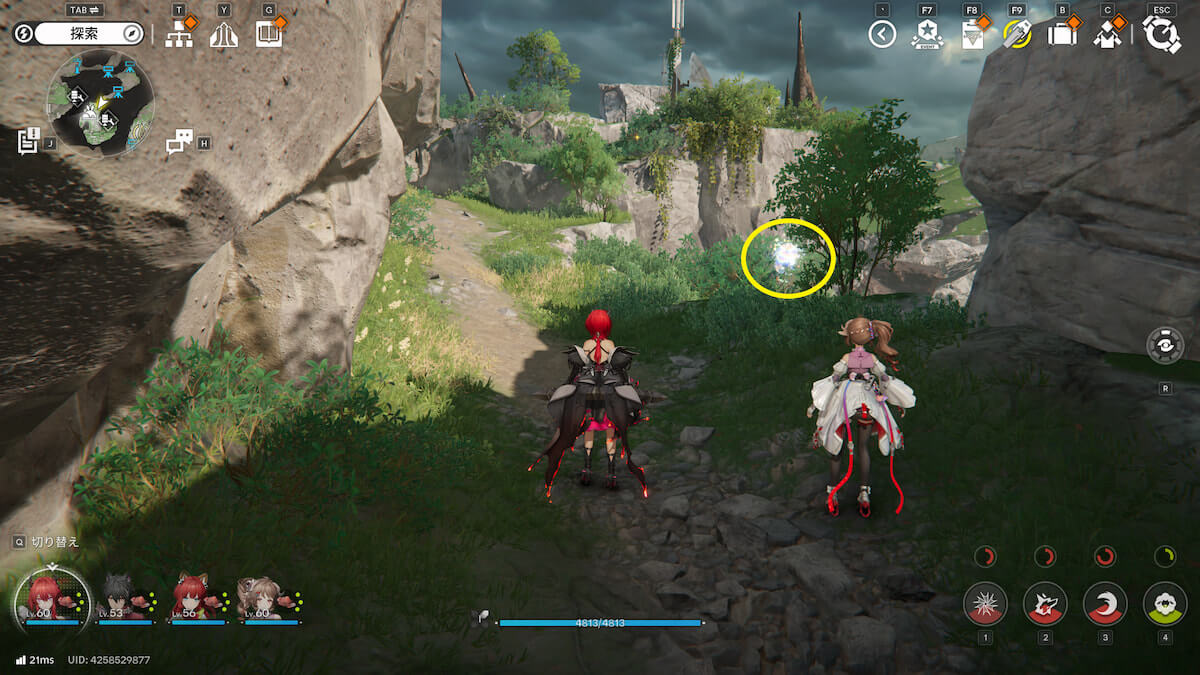This screenshot has width=1200, height=675.
Task: Open the operator team icon
Action: (1107, 35)
